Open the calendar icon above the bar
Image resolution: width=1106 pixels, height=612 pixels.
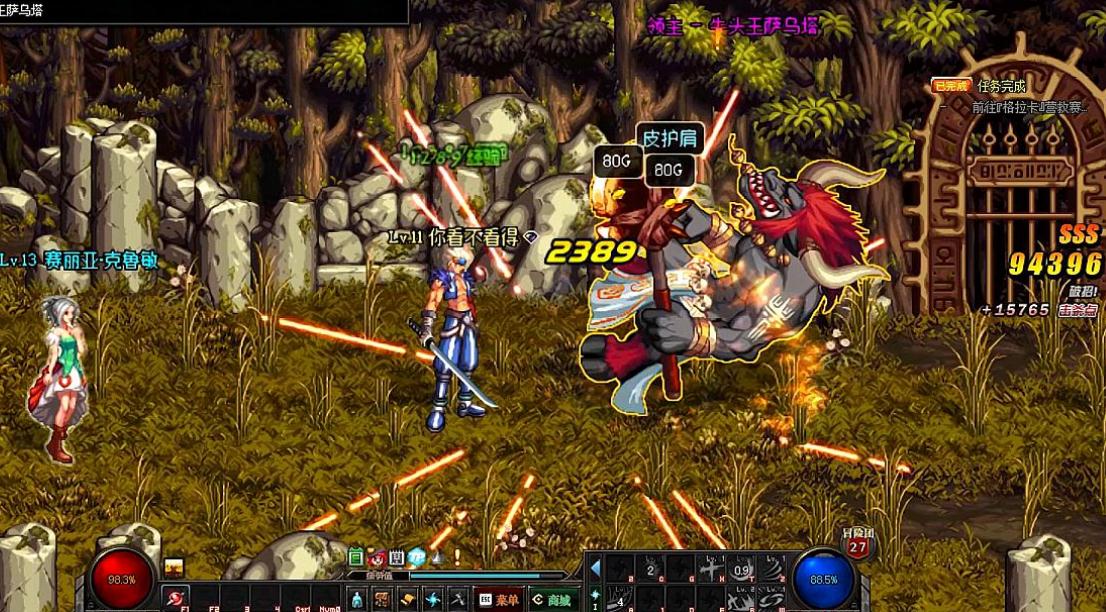[397, 557]
